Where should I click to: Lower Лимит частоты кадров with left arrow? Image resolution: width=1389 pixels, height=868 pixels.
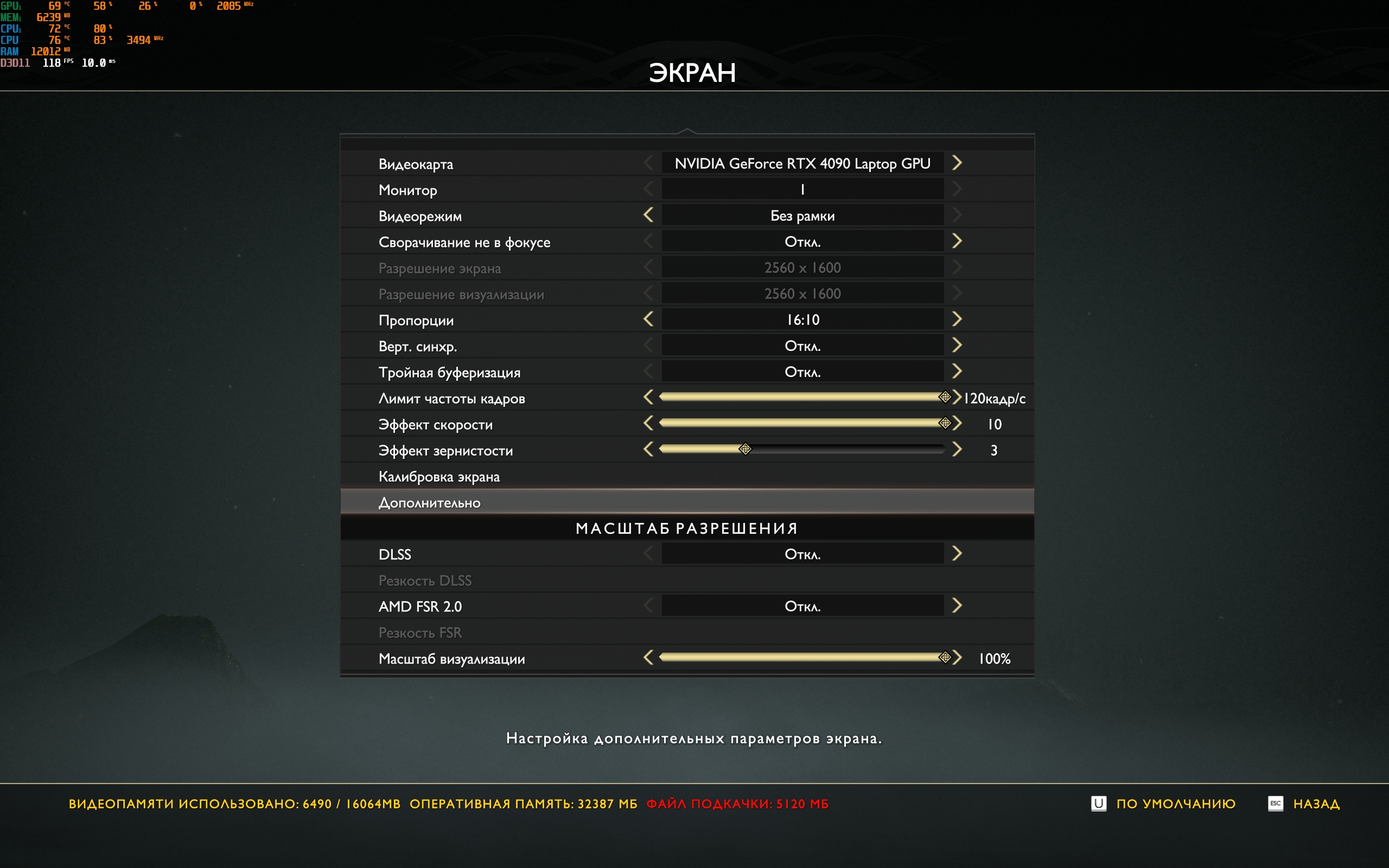pos(648,397)
